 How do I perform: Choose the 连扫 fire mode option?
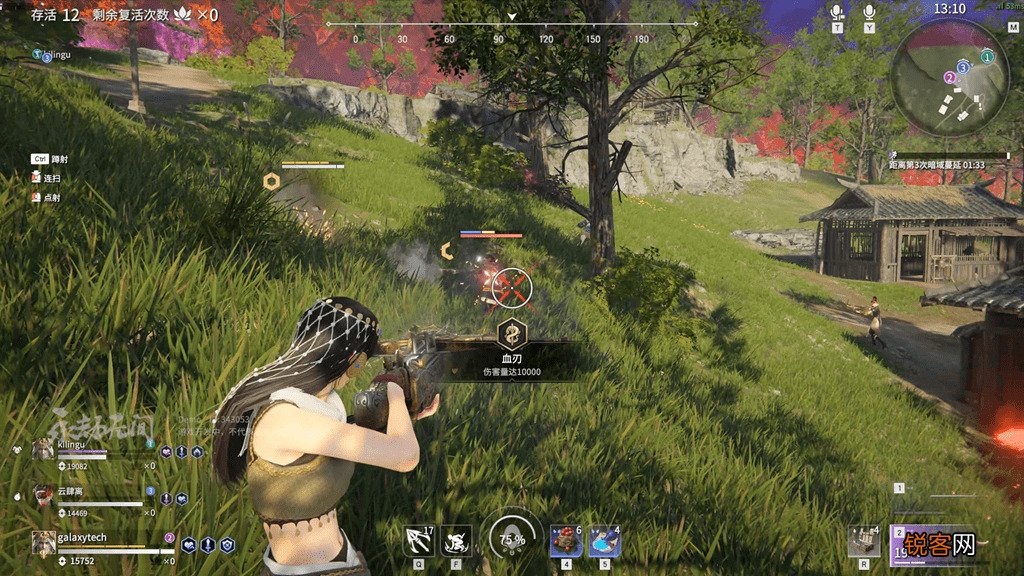[52, 178]
